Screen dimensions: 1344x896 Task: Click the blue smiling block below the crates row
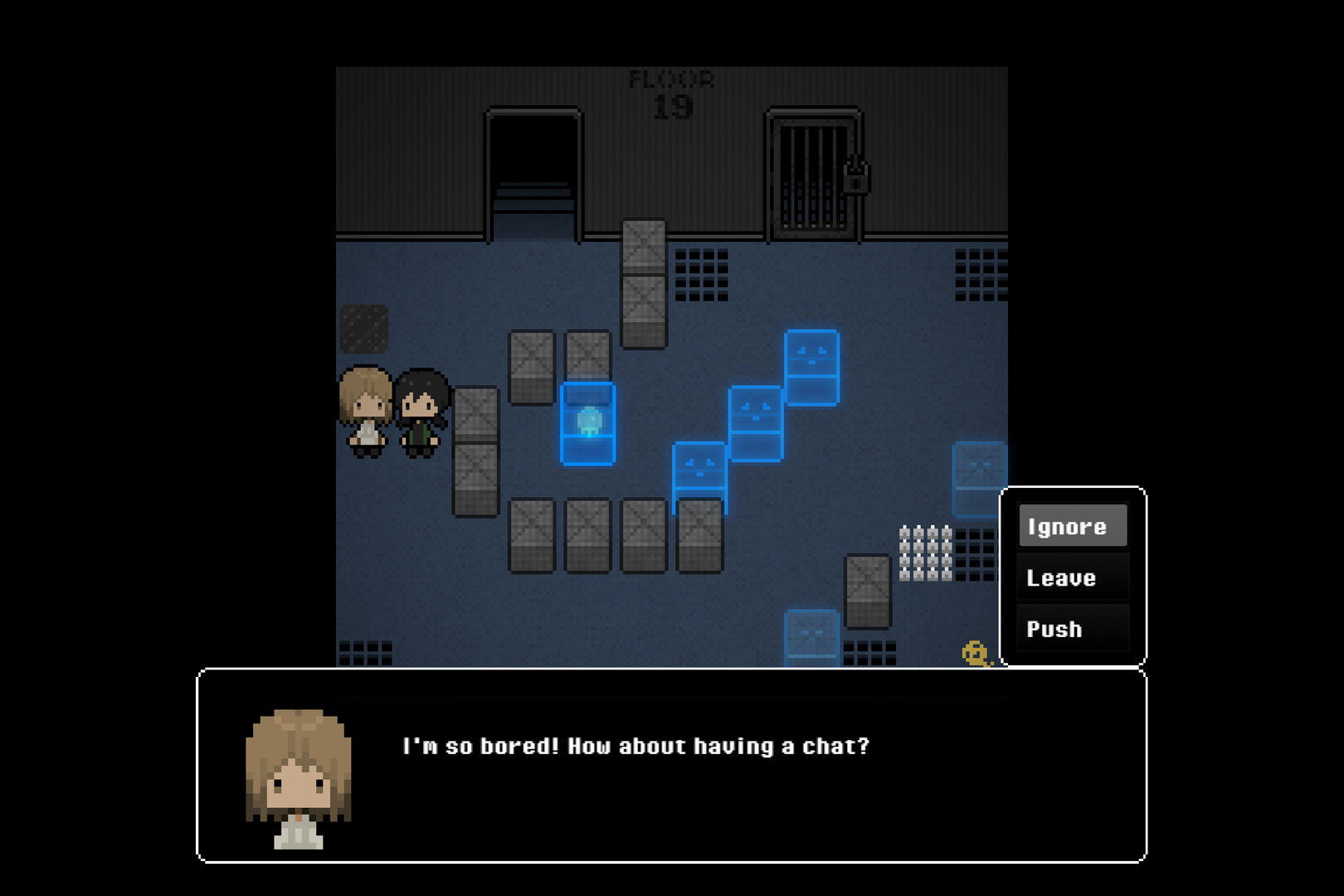coord(699,467)
